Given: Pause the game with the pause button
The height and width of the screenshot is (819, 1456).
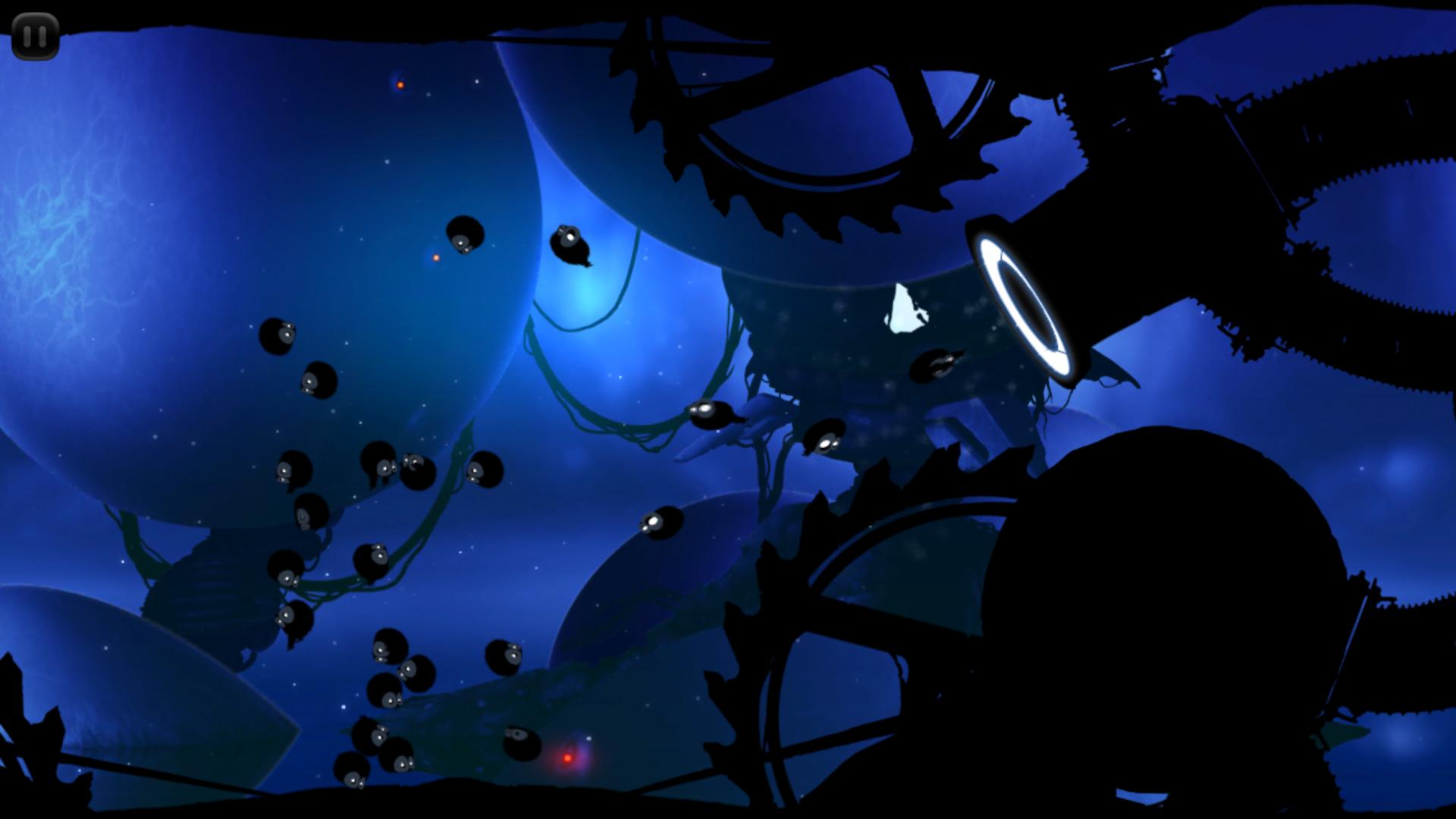Looking at the screenshot, I should 35,36.
